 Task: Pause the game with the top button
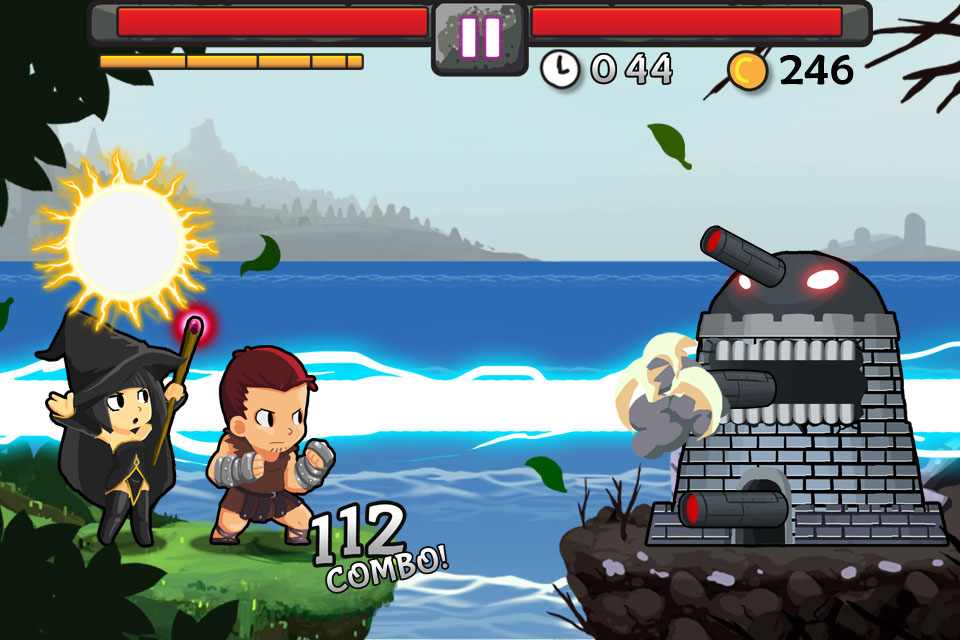click(x=480, y=37)
